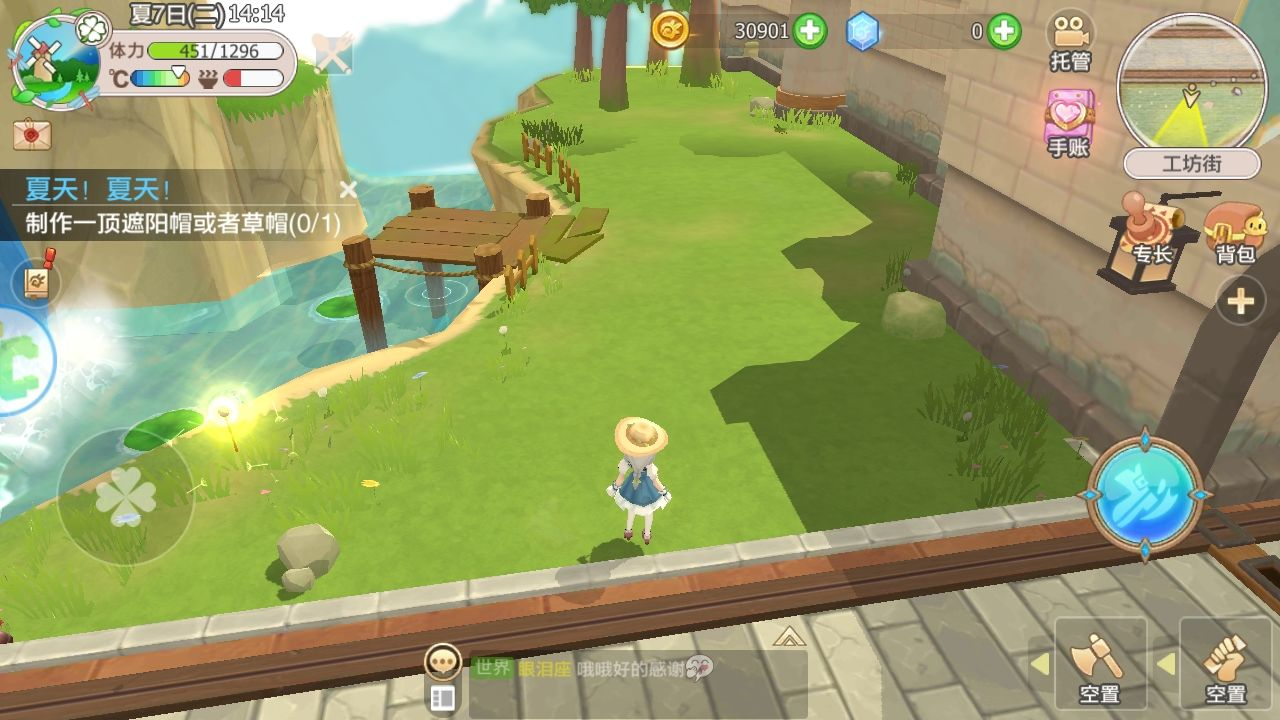Open the windmill profile avatar
The height and width of the screenshot is (720, 1280).
[52, 58]
